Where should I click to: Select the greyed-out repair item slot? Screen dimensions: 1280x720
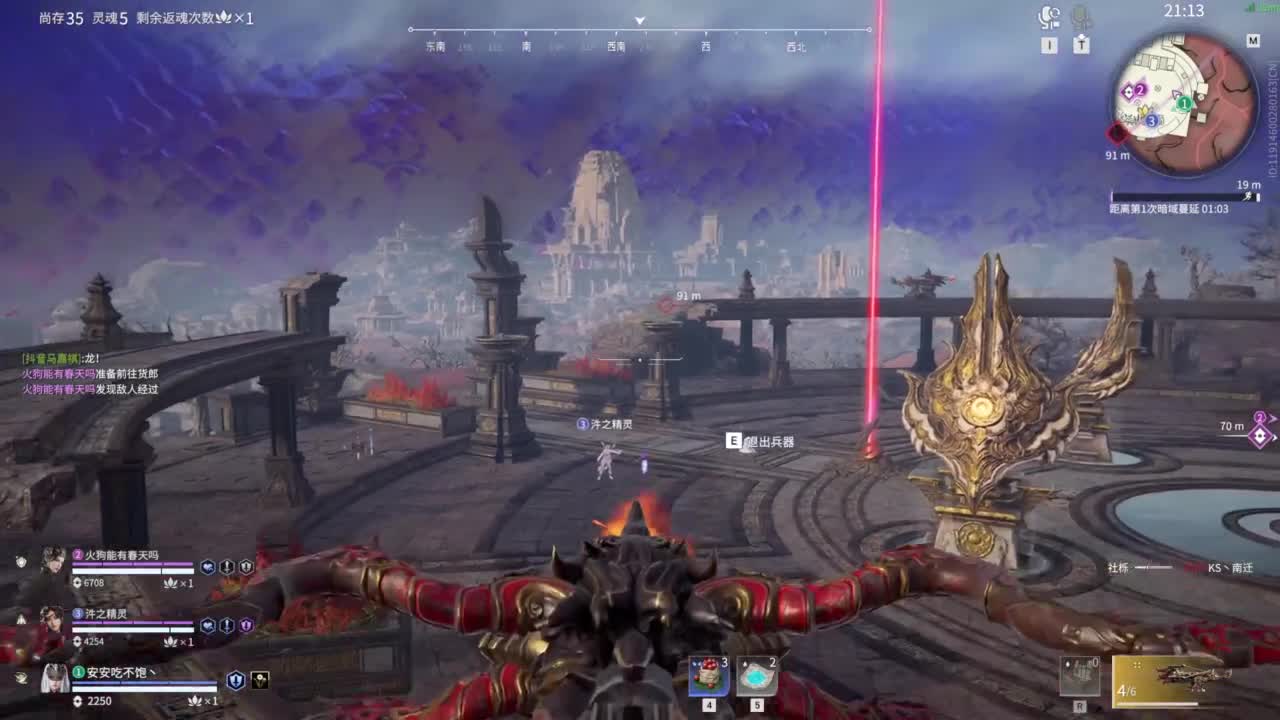[1080, 677]
